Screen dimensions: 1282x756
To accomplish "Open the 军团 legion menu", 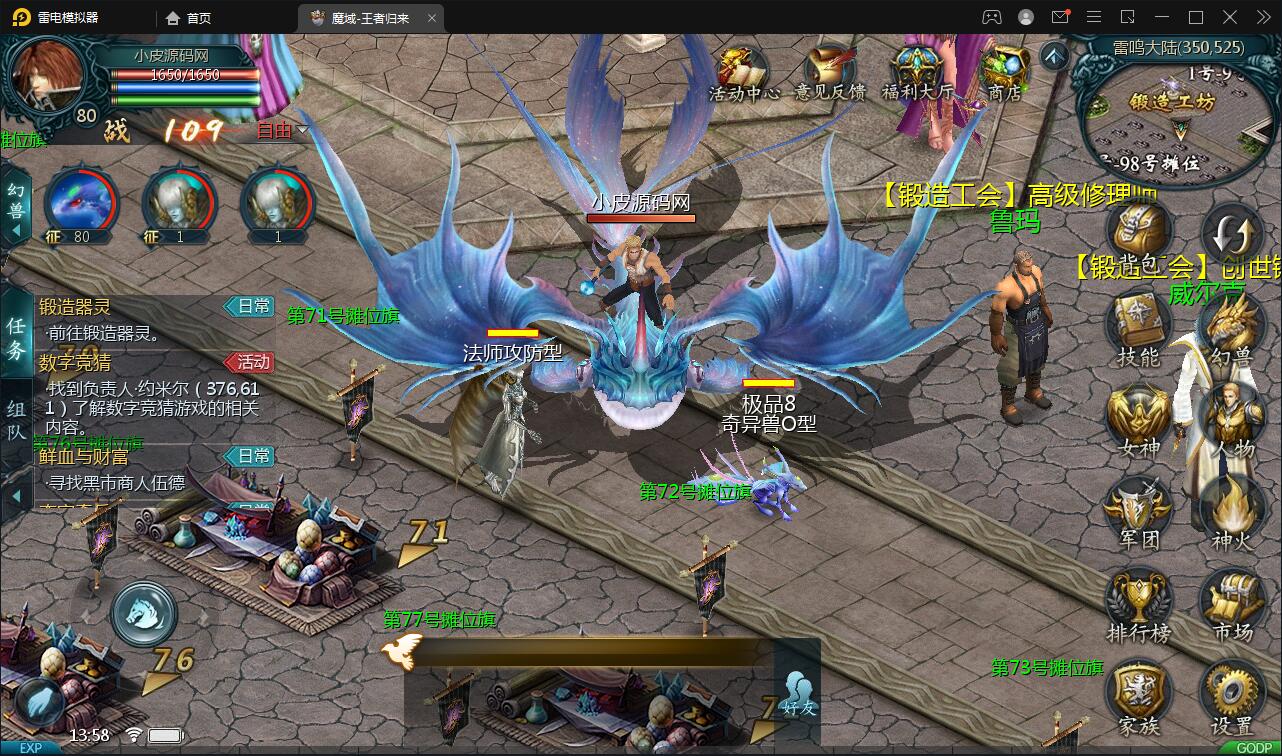I will pyautogui.click(x=1139, y=512).
